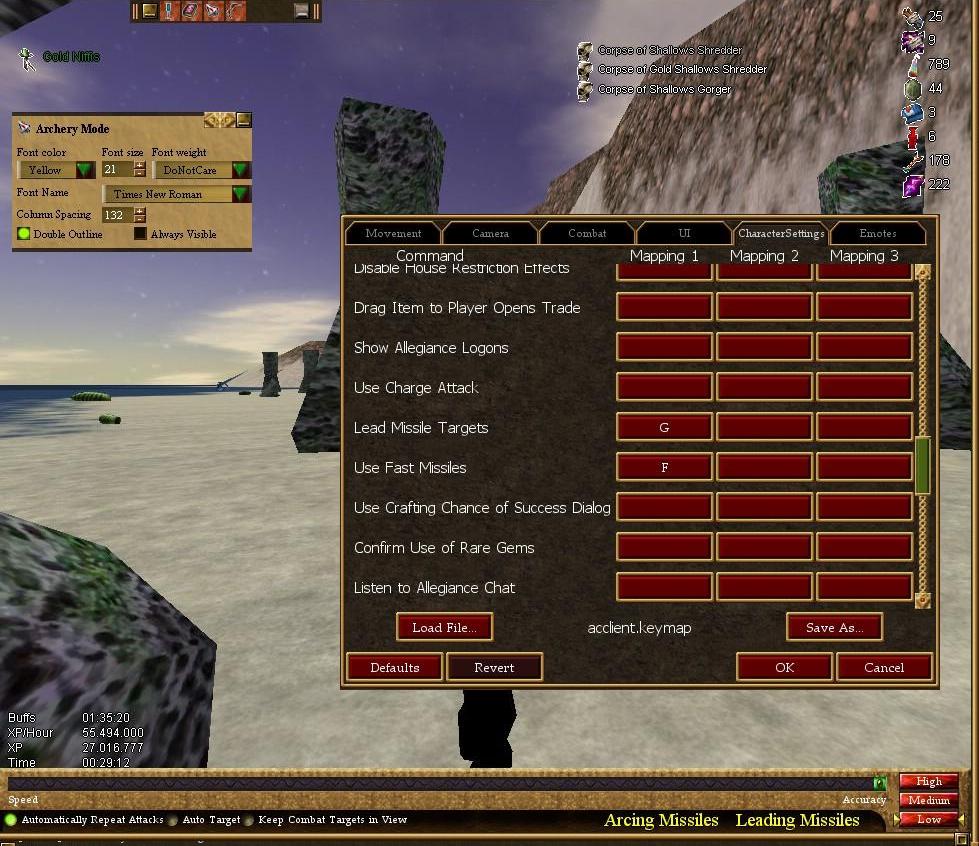Choose Save As for the keymap
This screenshot has height=846, width=979.
pos(834,627)
